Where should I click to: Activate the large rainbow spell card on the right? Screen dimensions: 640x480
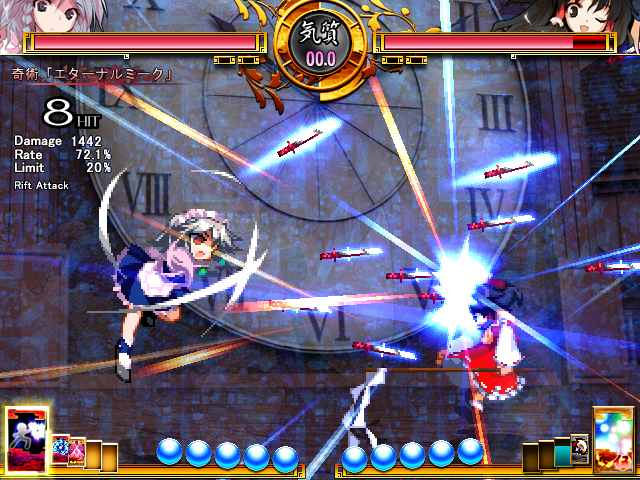[613, 438]
